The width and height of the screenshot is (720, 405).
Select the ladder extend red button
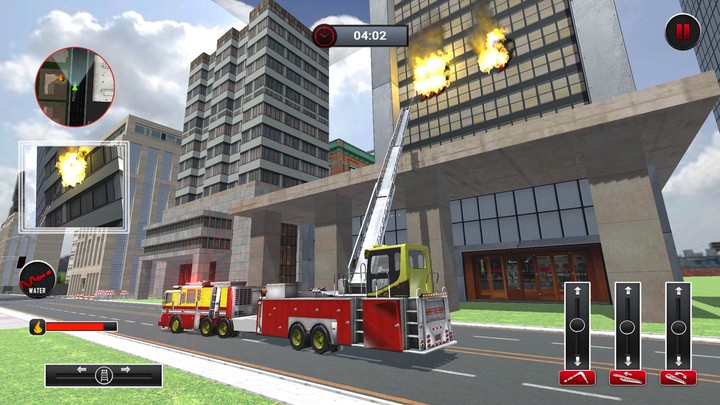(x=627, y=377)
